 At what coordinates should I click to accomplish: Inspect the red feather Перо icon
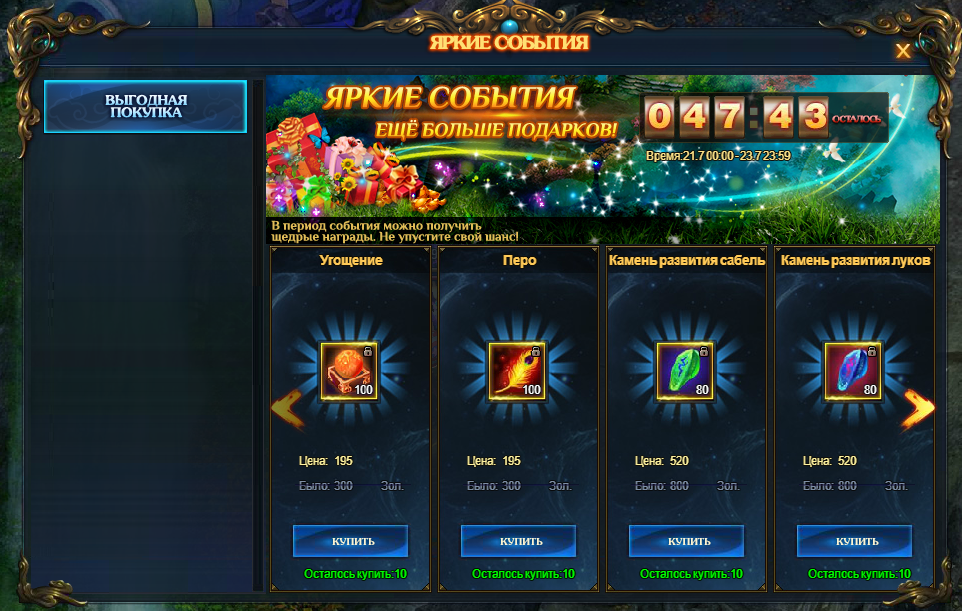[517, 371]
